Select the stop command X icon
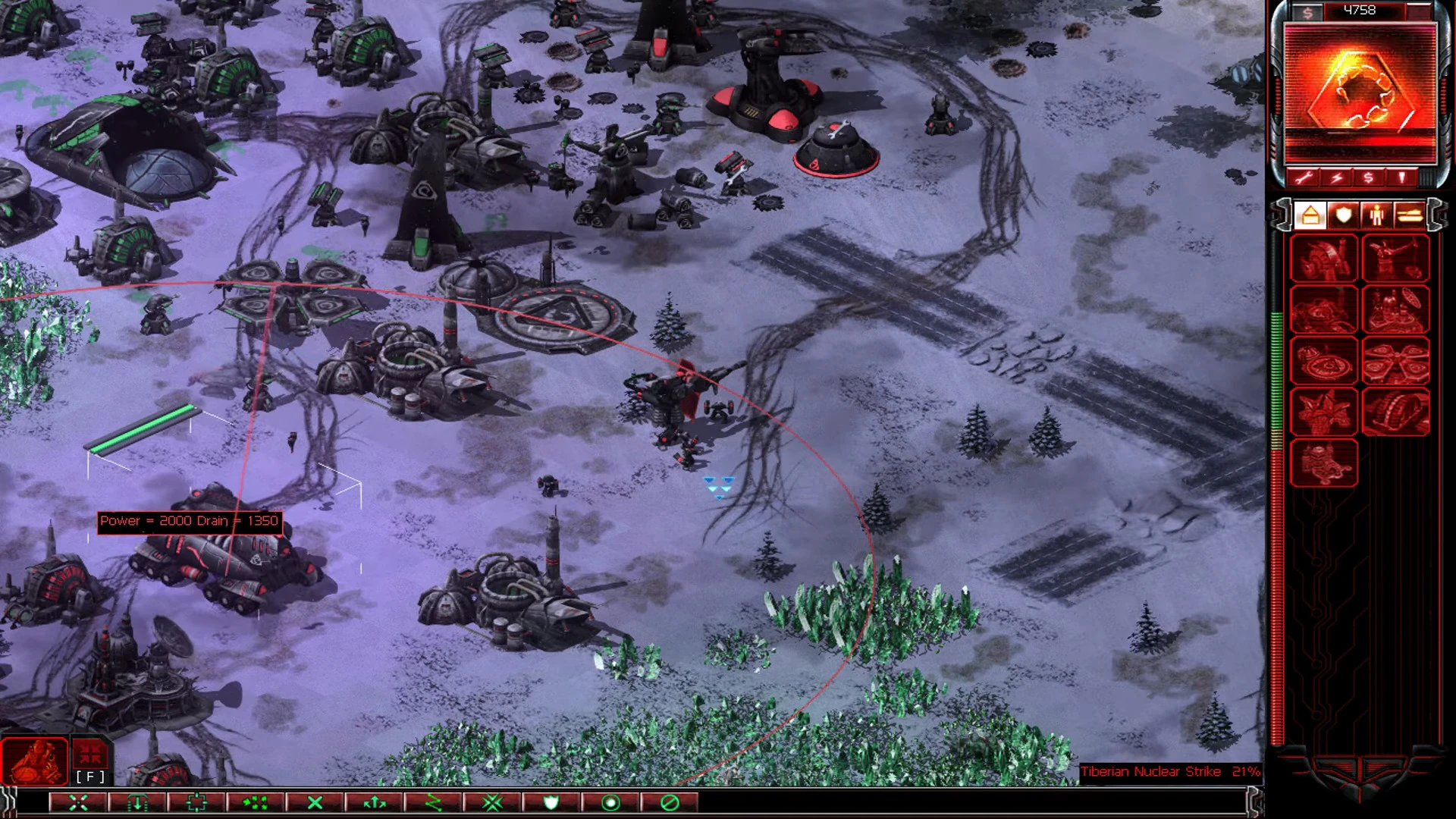Screen dimensions: 1456x819 click(314, 802)
